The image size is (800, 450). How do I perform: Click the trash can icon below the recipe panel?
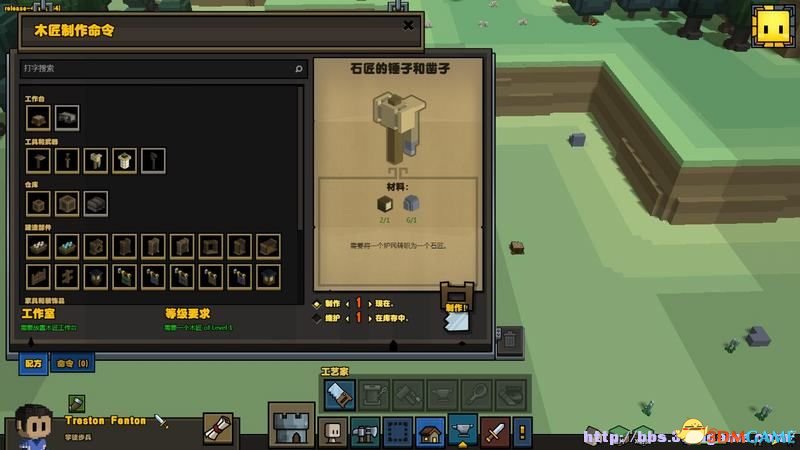click(x=508, y=339)
